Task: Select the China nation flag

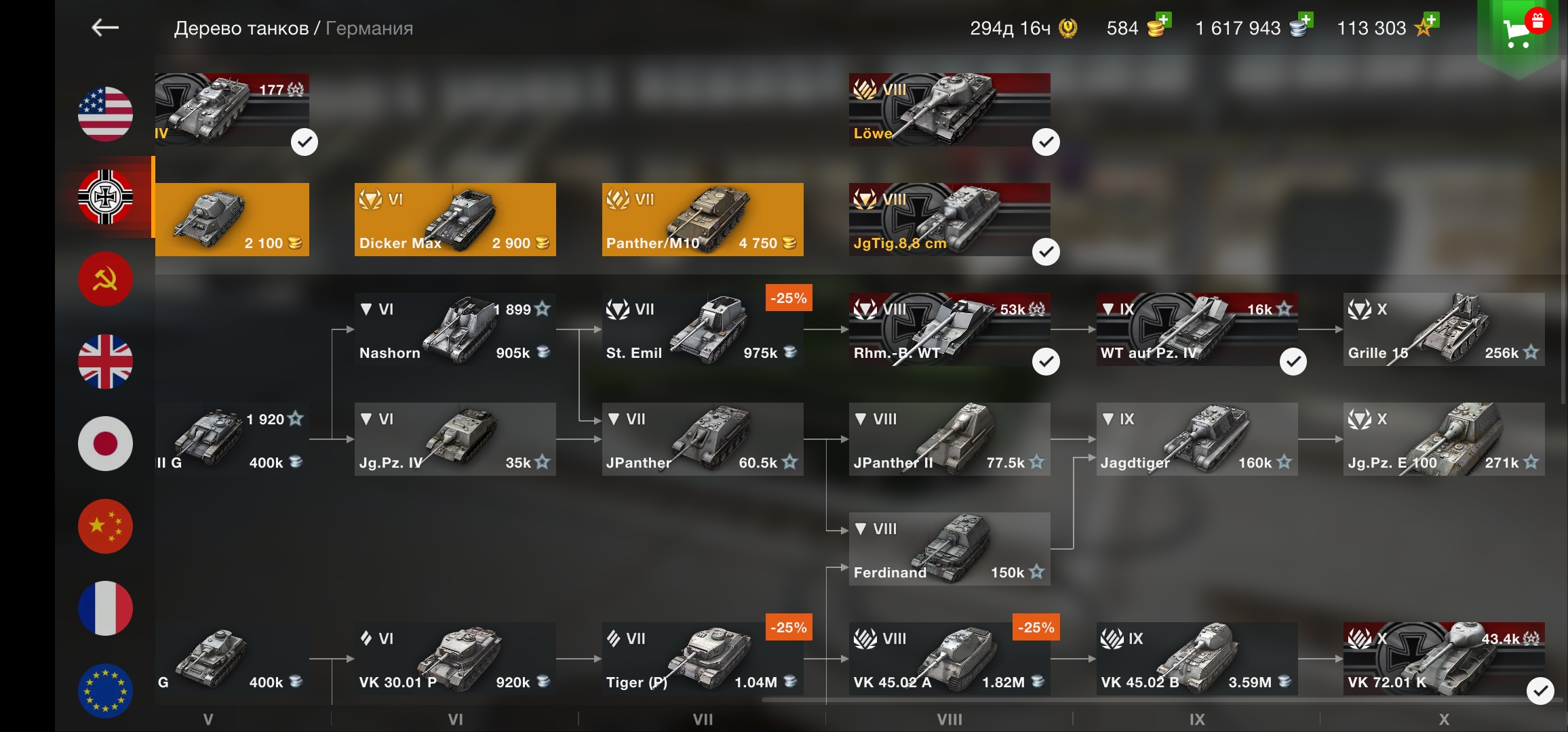Action: tap(105, 527)
